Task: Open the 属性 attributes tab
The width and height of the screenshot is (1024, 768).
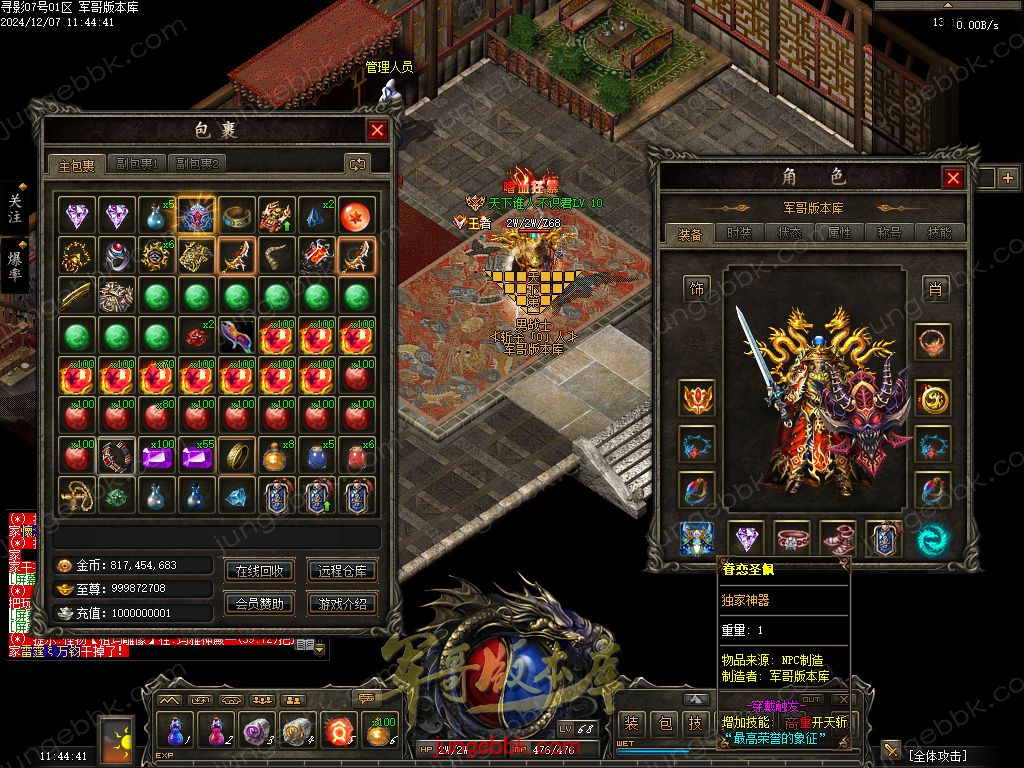Action: click(839, 233)
